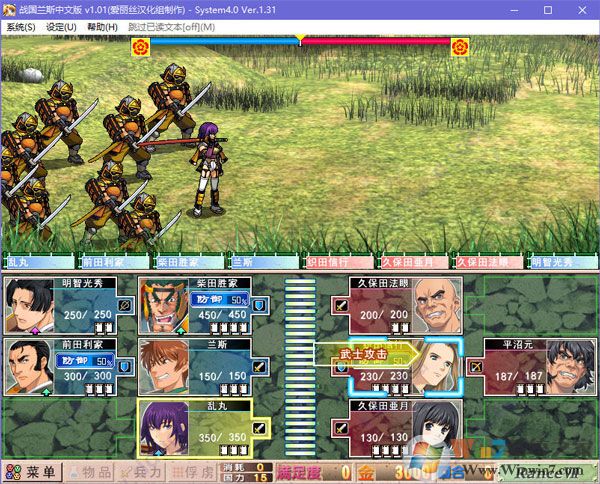The width and height of the screenshot is (600, 484).
Task: Select 前田利家 unit card
Action: coord(69,366)
